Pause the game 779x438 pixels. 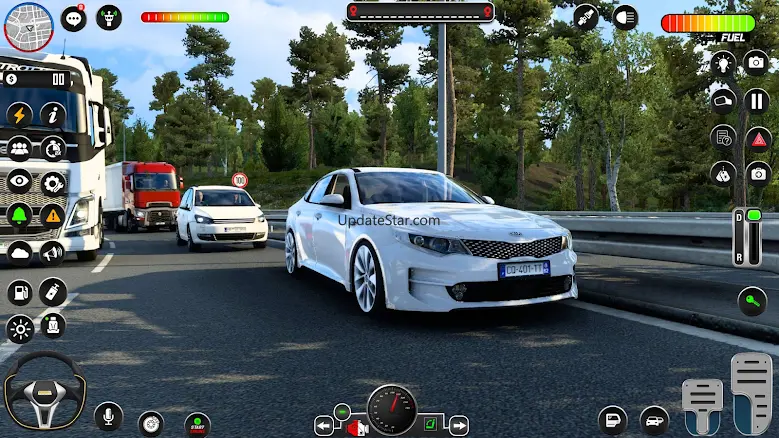(x=757, y=100)
